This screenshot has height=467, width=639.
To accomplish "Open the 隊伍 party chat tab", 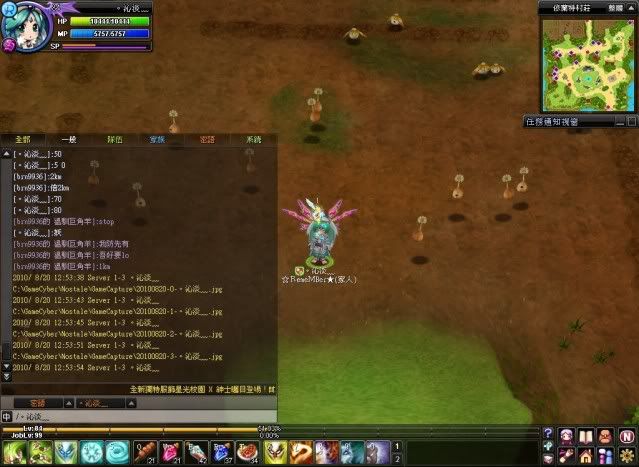I will (115, 140).
